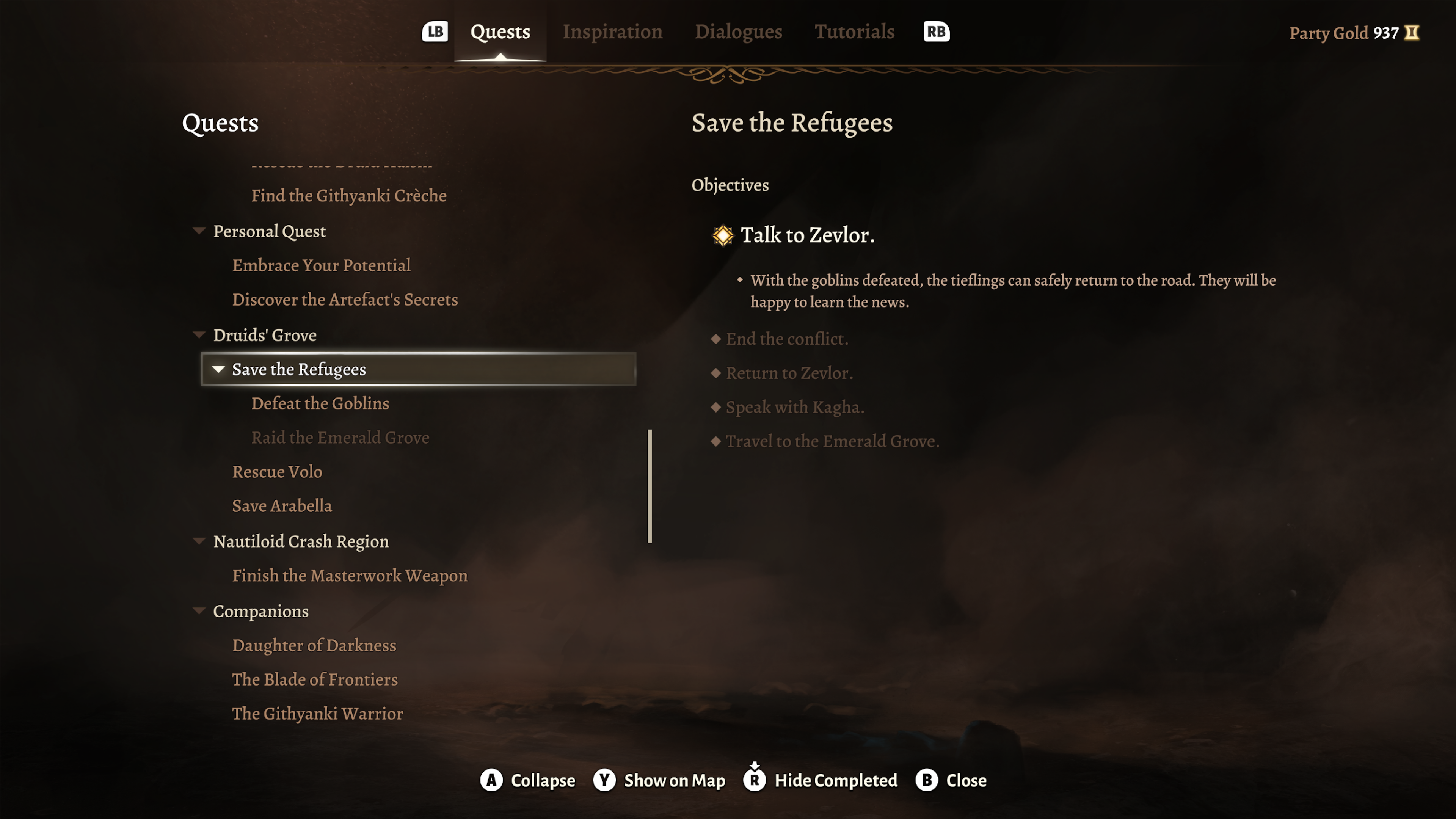Collapse the Druids' Grove category
Viewport: 1456px width, 819px height.
tap(199, 335)
